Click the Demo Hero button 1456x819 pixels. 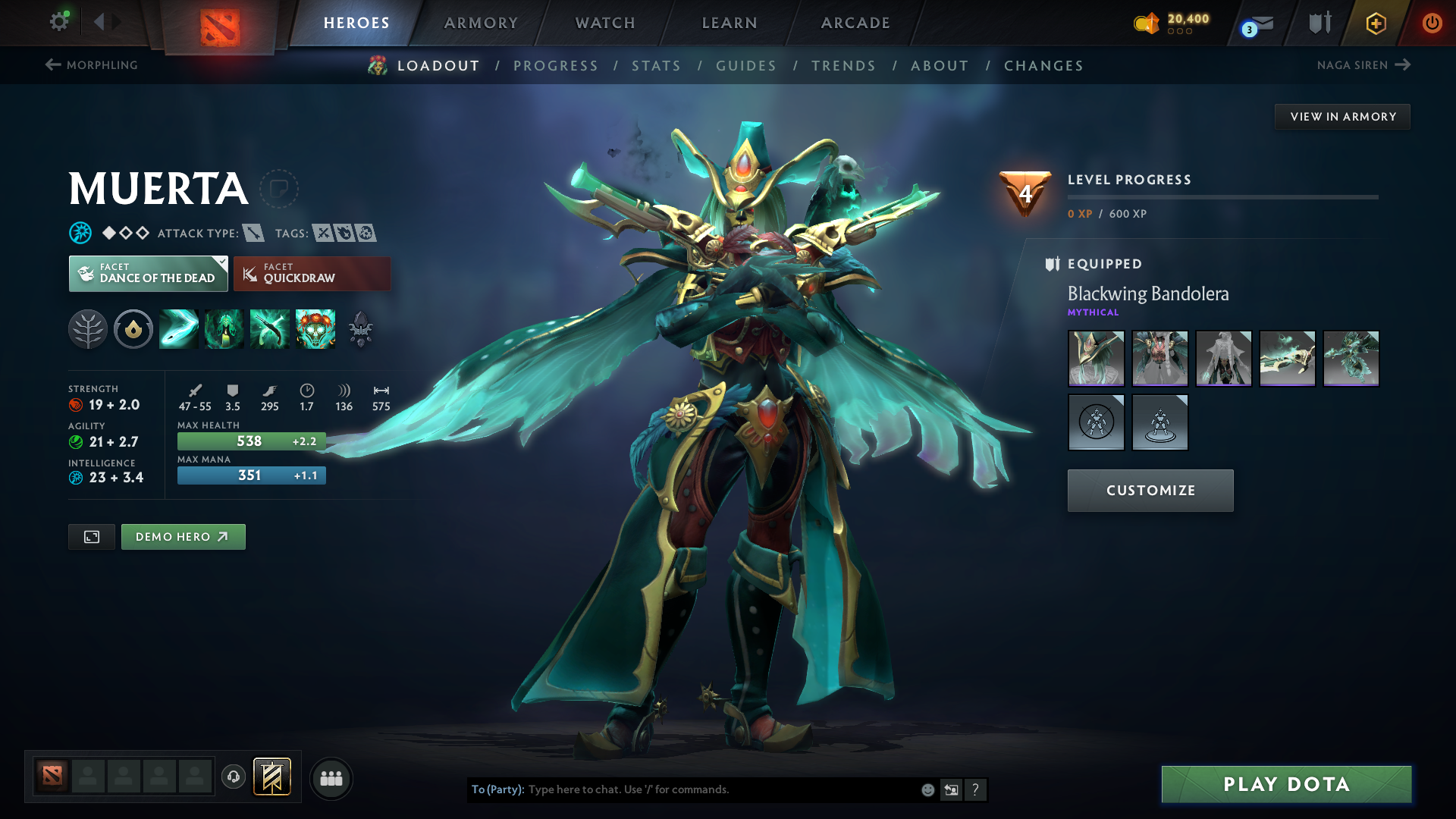pyautogui.click(x=183, y=537)
